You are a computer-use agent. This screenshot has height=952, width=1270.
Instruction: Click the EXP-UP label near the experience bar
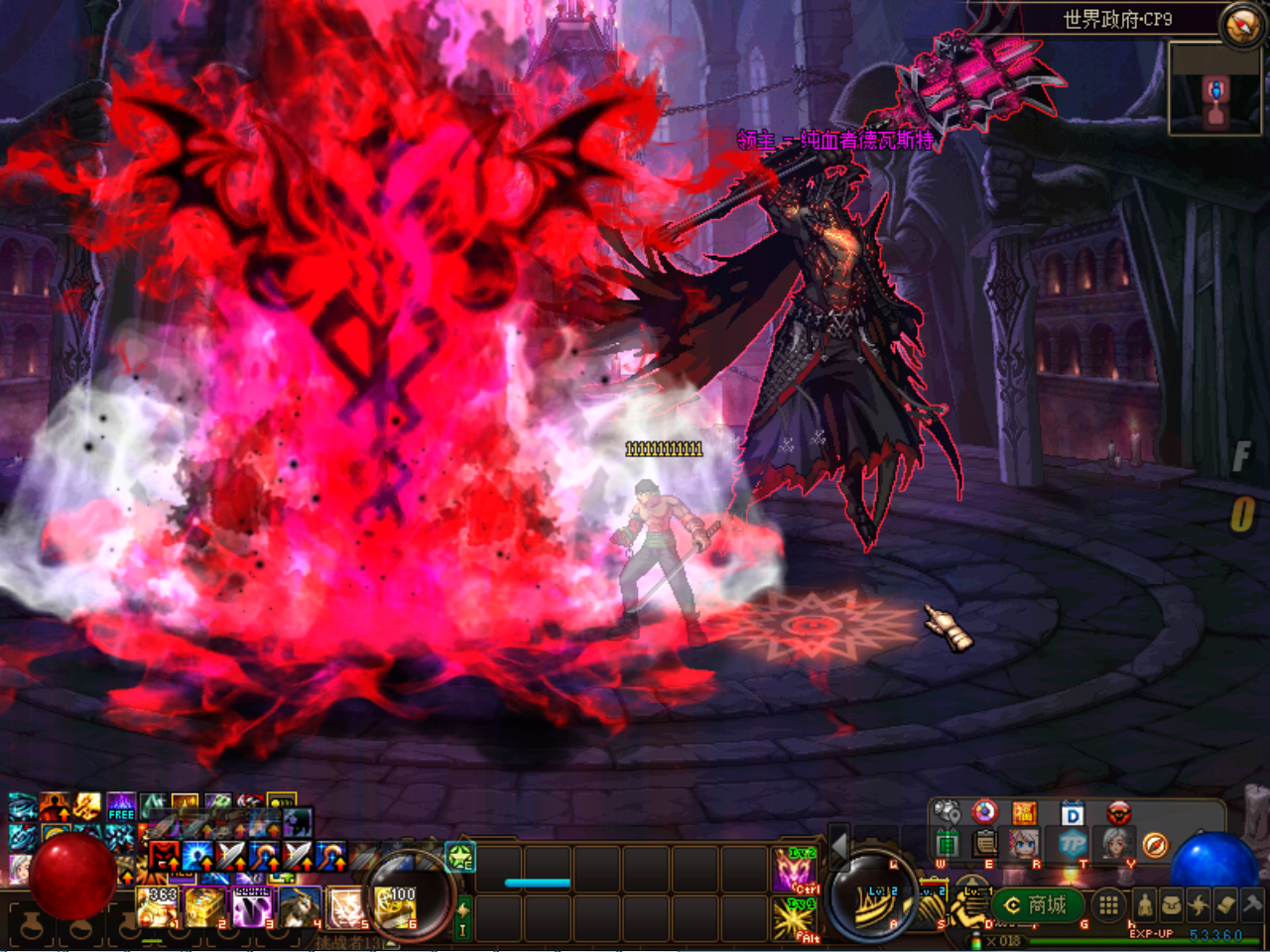click(x=1152, y=931)
